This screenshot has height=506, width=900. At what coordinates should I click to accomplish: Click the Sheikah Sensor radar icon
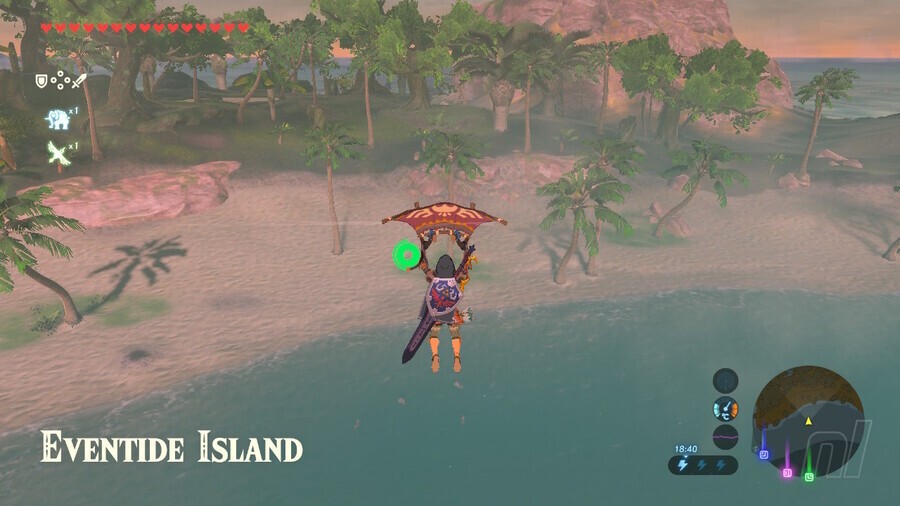(x=725, y=380)
